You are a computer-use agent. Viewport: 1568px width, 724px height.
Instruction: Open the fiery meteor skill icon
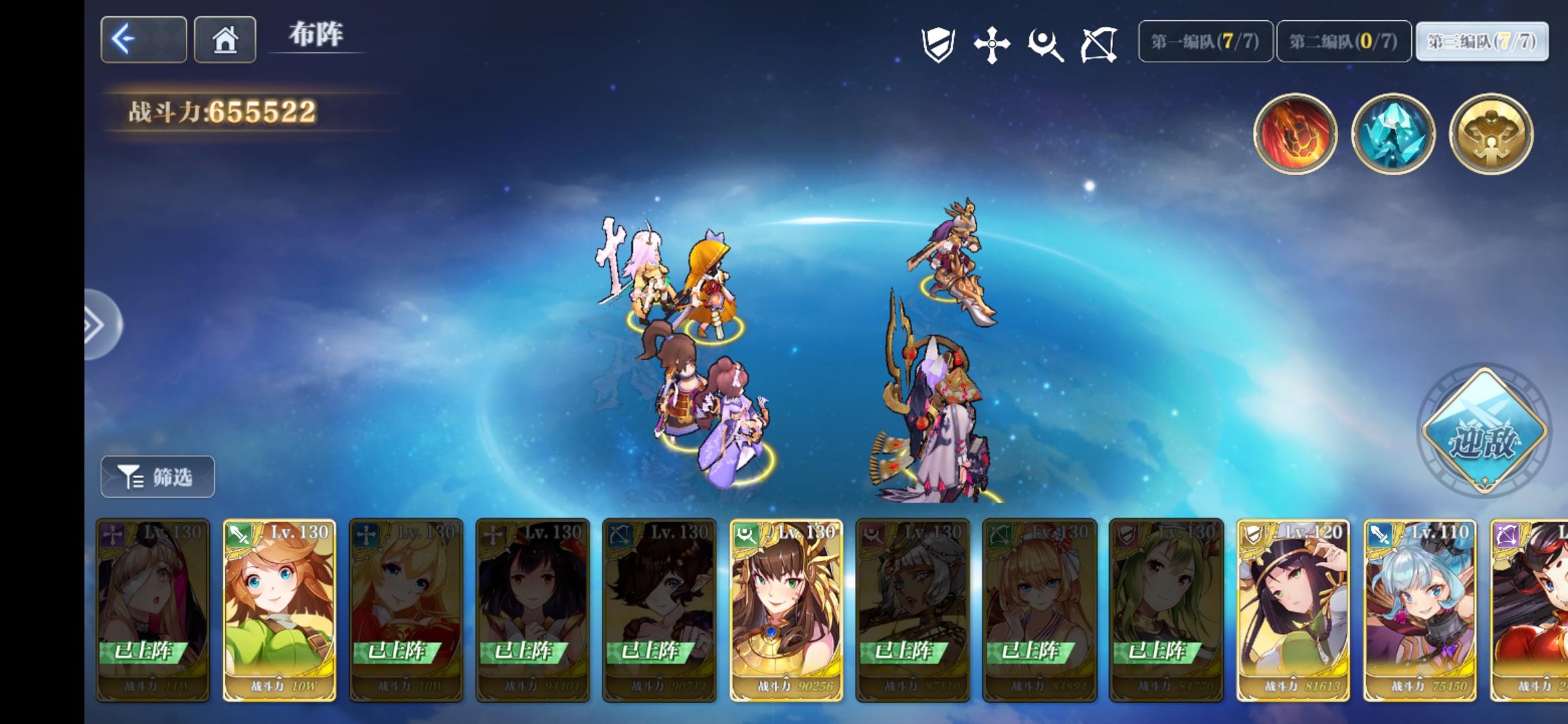(x=1296, y=133)
